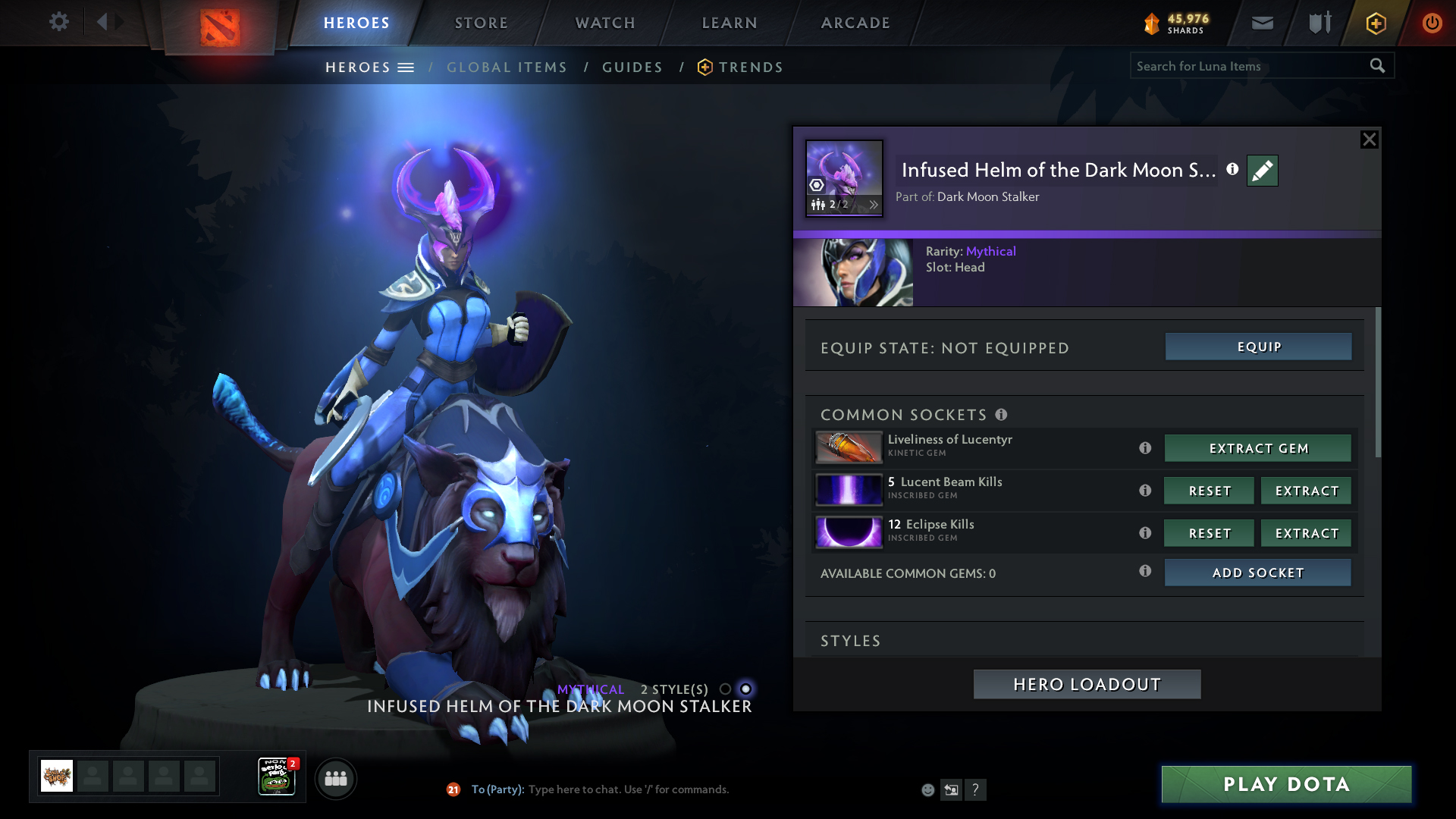This screenshot has height=819, width=1456.
Task: Open the Watch tab
Action: point(605,23)
